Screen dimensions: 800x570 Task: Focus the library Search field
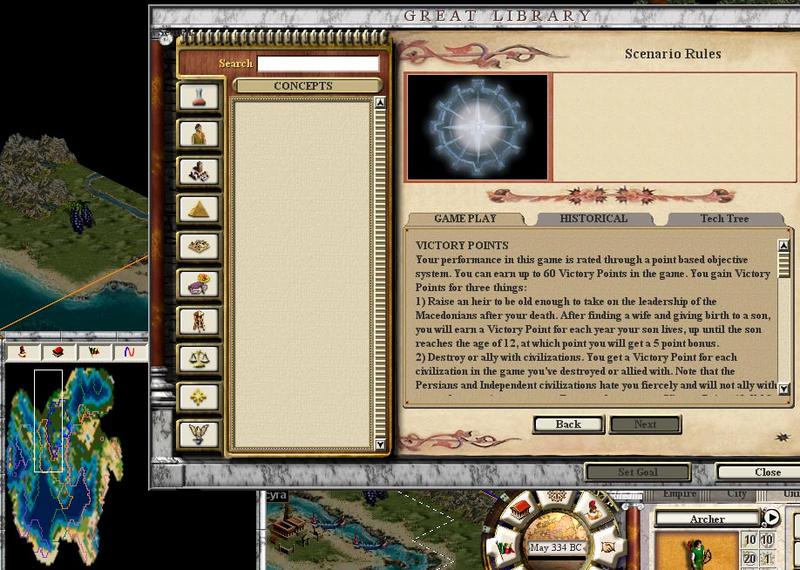coord(318,64)
